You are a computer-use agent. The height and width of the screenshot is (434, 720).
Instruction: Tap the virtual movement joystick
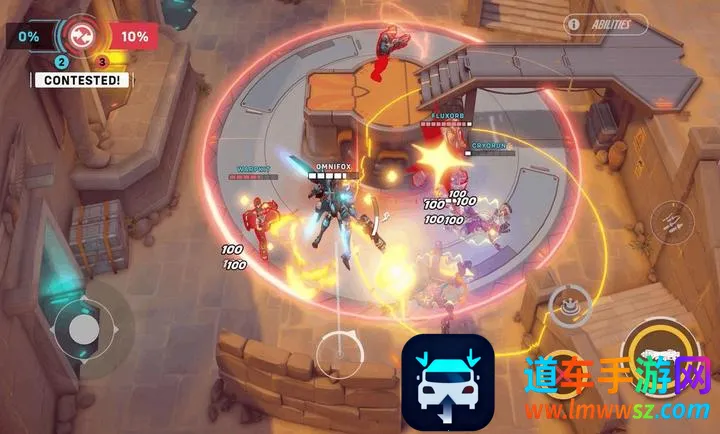[x=84, y=327]
